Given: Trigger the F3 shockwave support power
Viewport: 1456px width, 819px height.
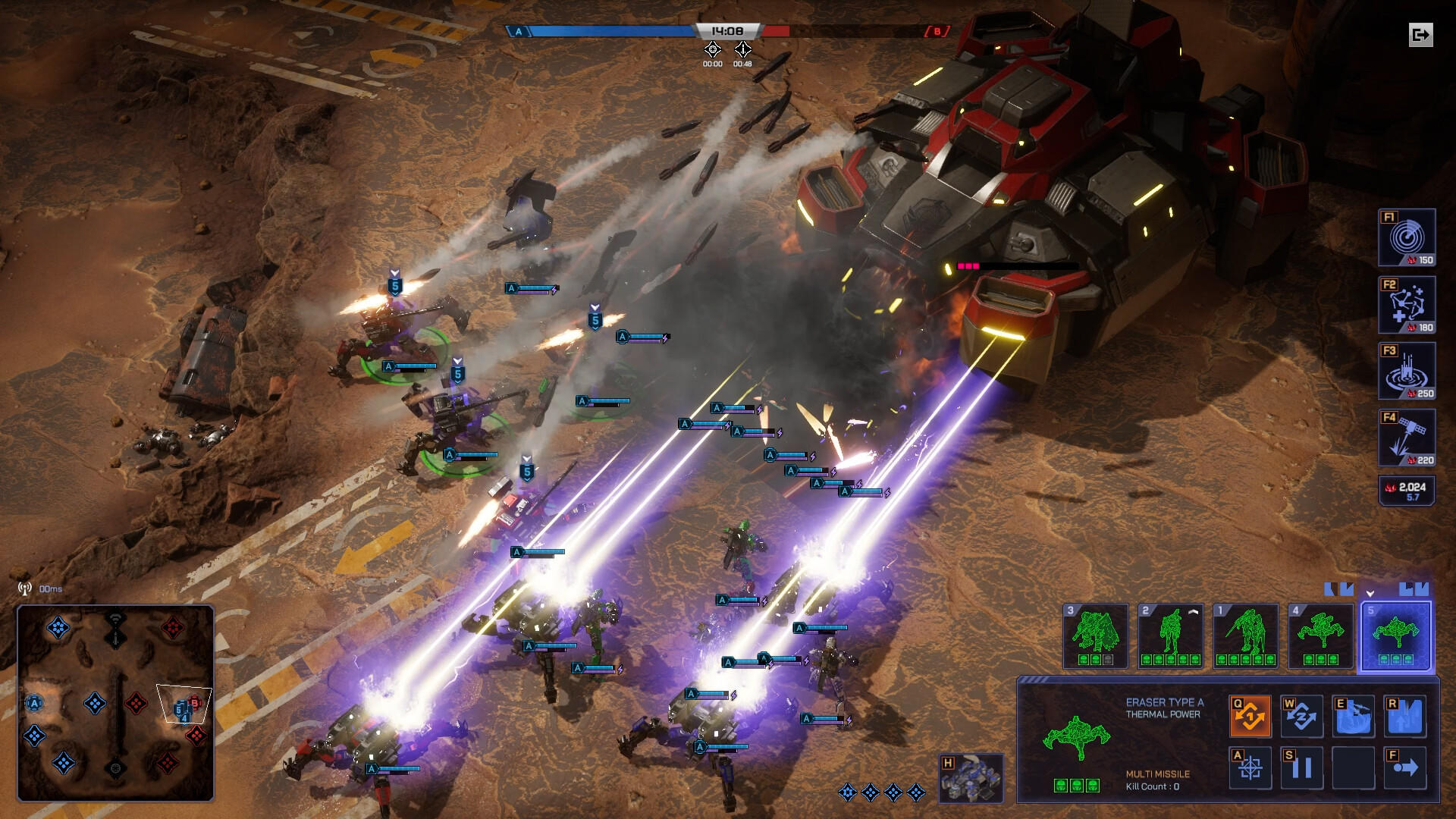Looking at the screenshot, I should coord(1405,370).
